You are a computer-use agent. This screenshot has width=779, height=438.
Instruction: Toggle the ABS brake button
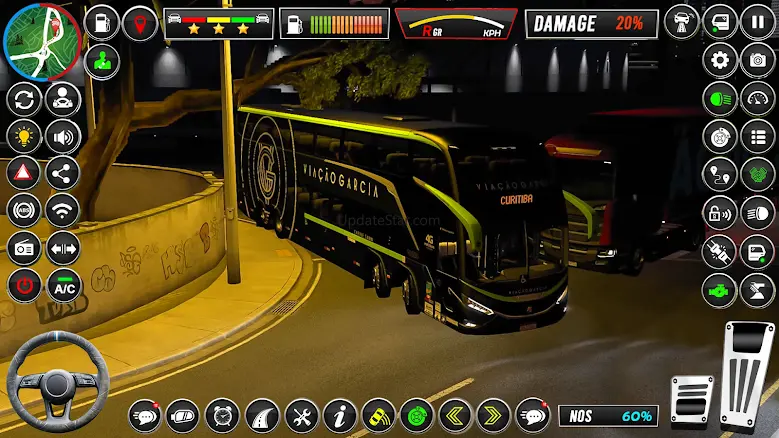click(x=24, y=210)
